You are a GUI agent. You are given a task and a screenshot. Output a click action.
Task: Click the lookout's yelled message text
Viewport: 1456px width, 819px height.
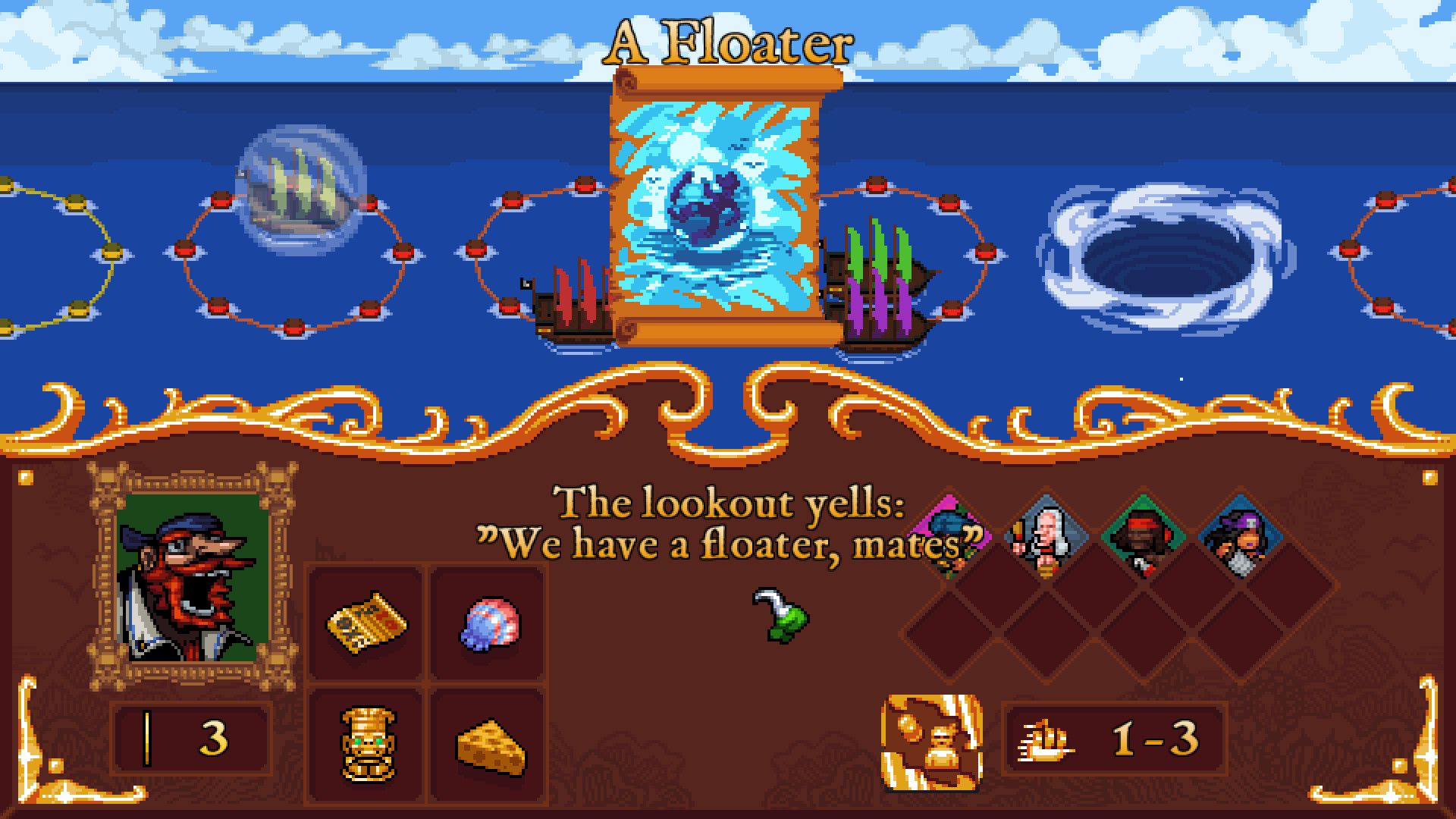point(728,540)
